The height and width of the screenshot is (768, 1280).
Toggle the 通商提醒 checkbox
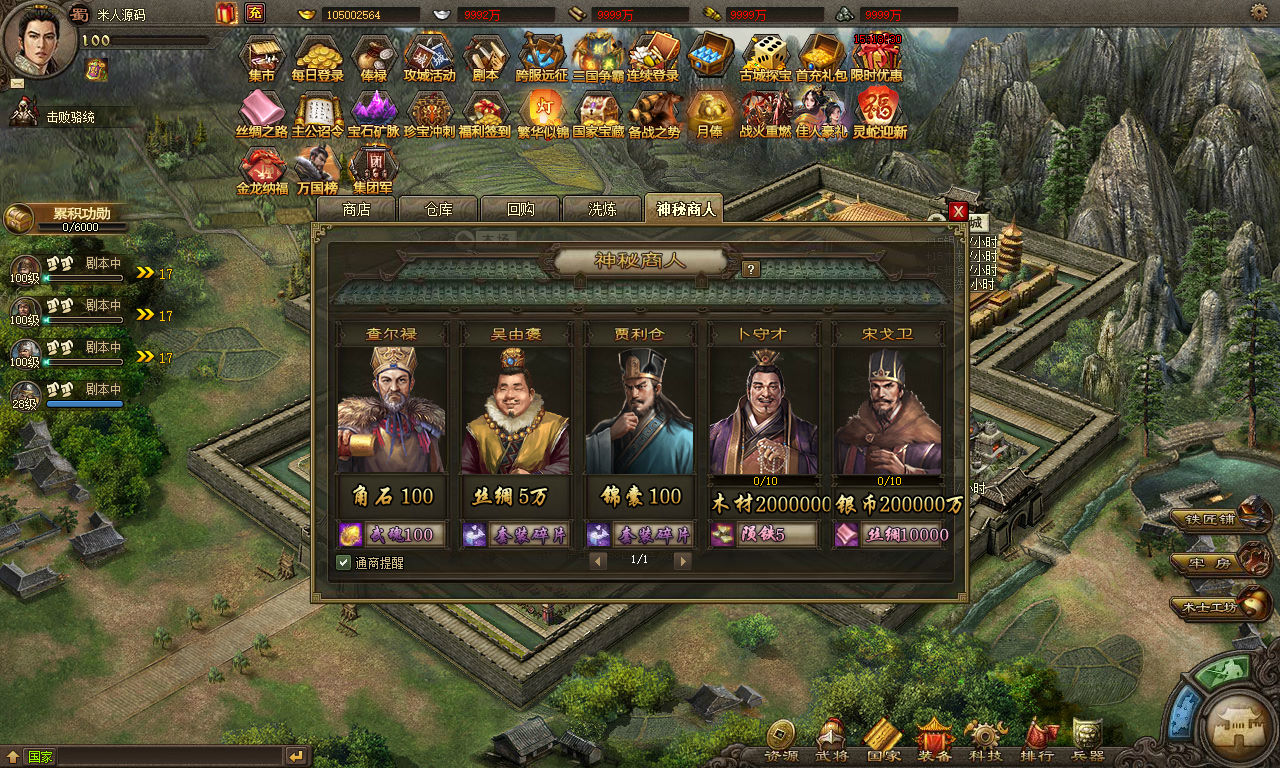(x=343, y=562)
